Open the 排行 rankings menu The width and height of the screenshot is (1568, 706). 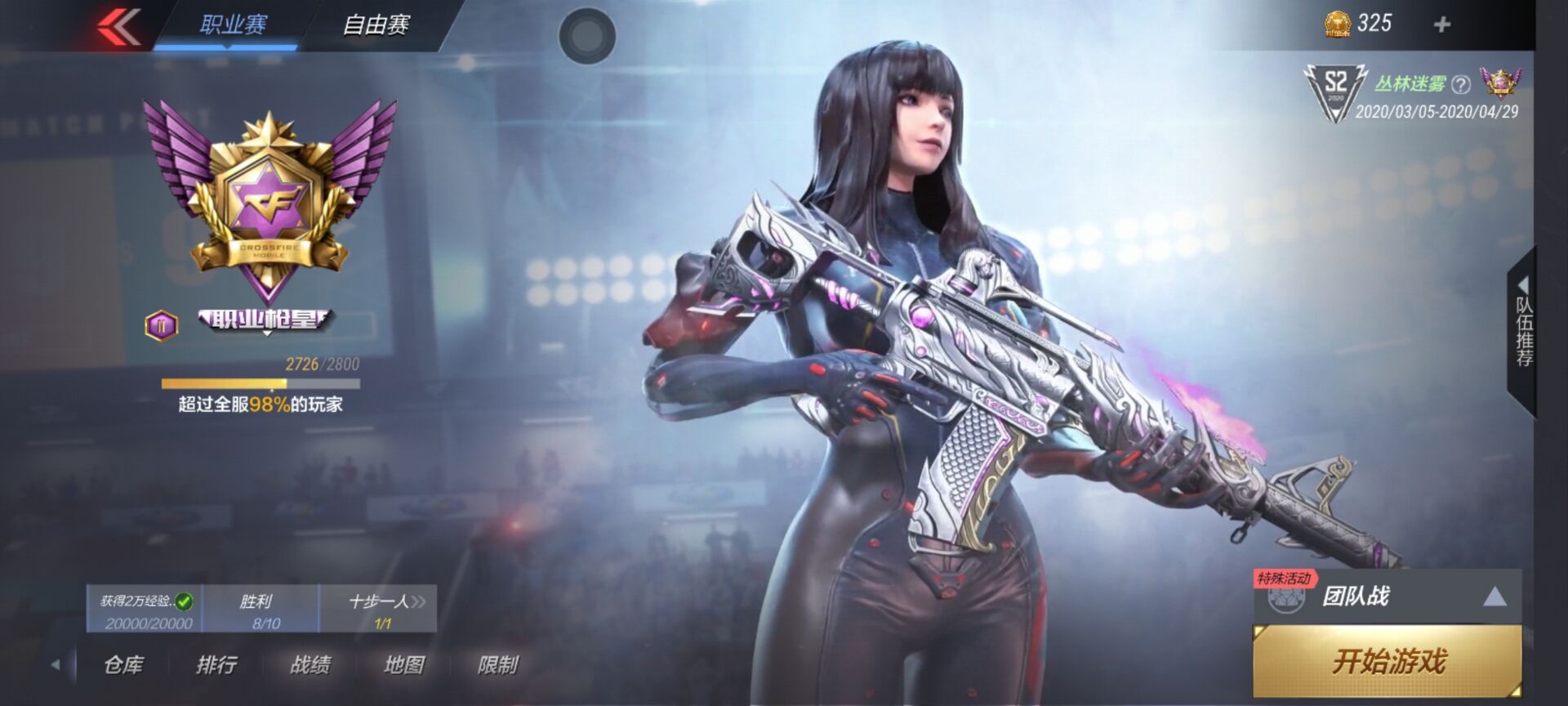(x=216, y=665)
